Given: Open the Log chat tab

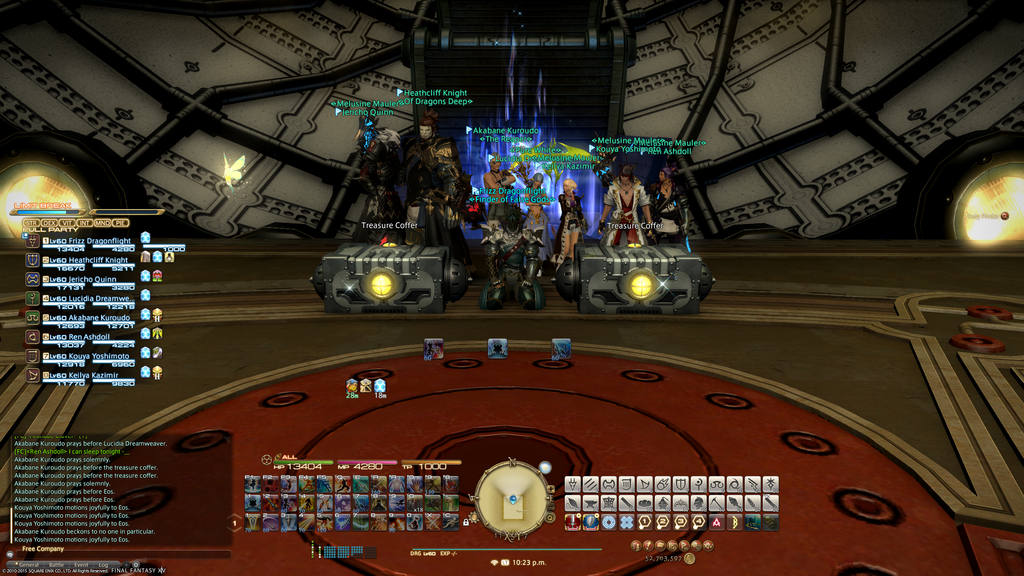Looking at the screenshot, I should [104, 565].
